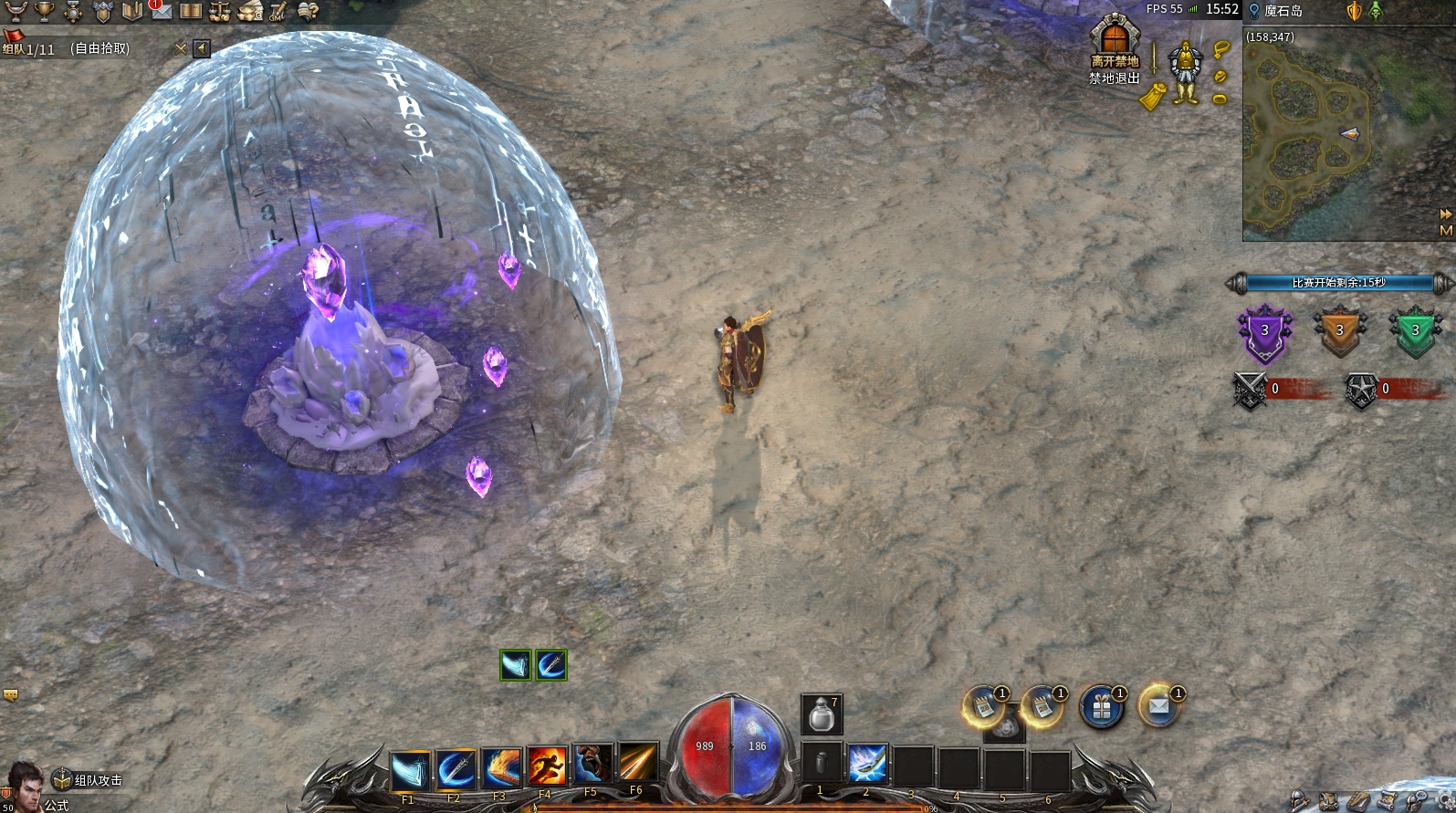Collapse the party panel with arrow button
The width and height of the screenshot is (1456, 813).
coord(202,48)
